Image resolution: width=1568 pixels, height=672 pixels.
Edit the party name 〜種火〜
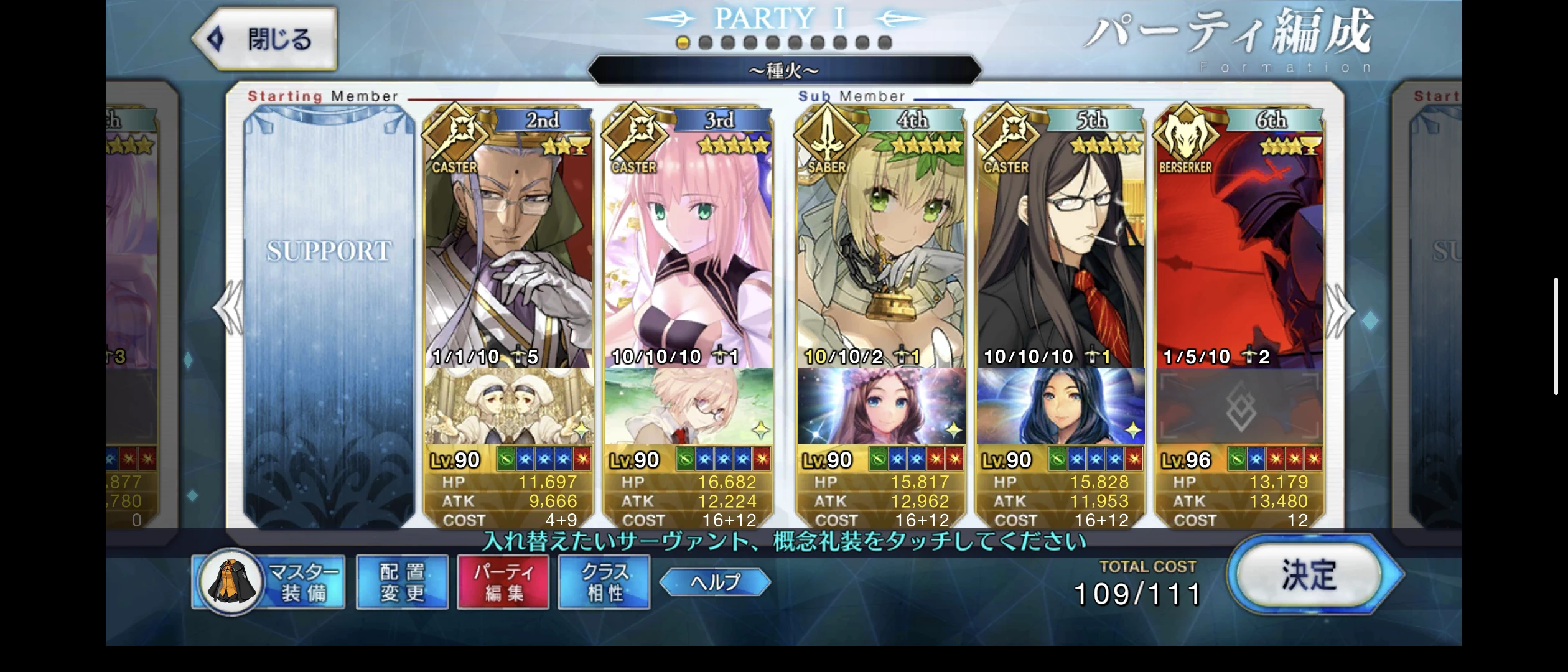point(784,70)
